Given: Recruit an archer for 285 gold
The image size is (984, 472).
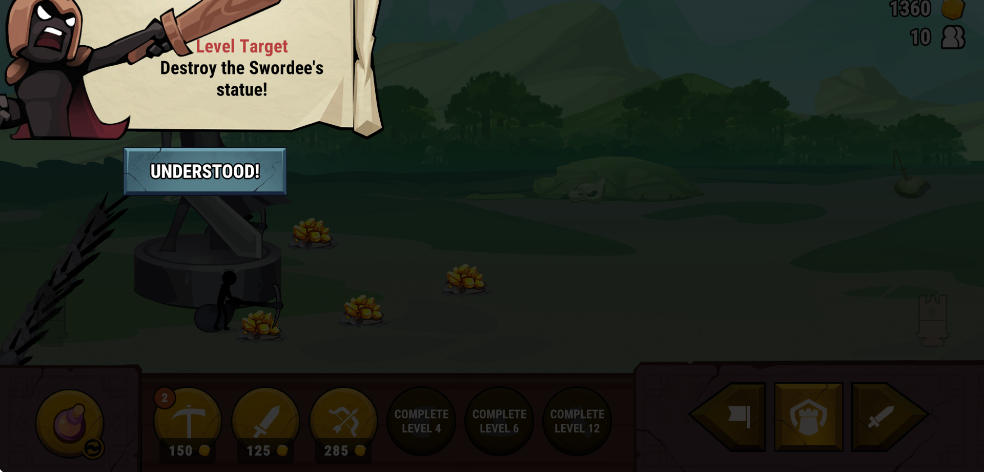Looking at the screenshot, I should tap(343, 421).
